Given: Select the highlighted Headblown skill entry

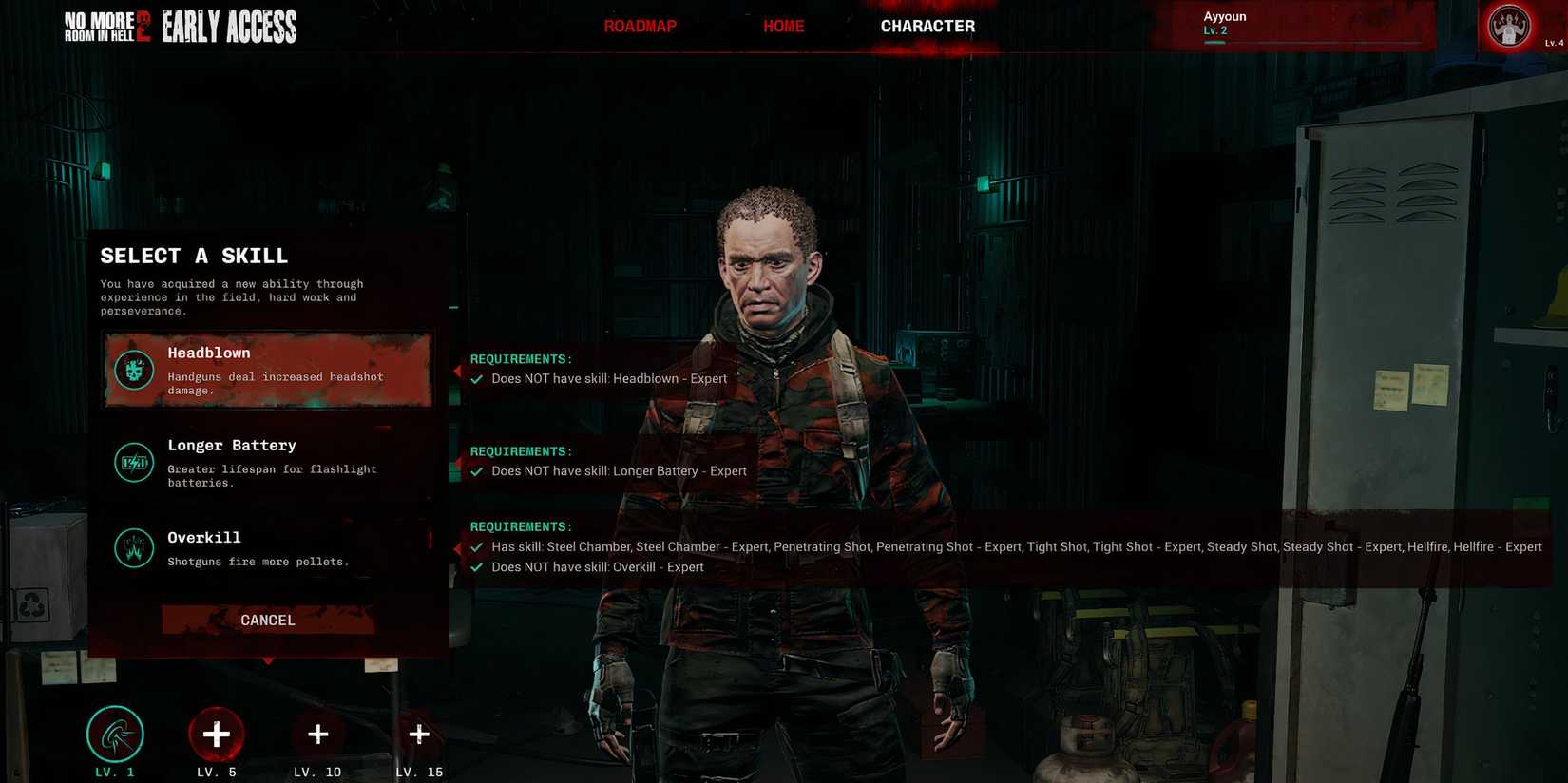Looking at the screenshot, I should pyautogui.click(x=267, y=370).
